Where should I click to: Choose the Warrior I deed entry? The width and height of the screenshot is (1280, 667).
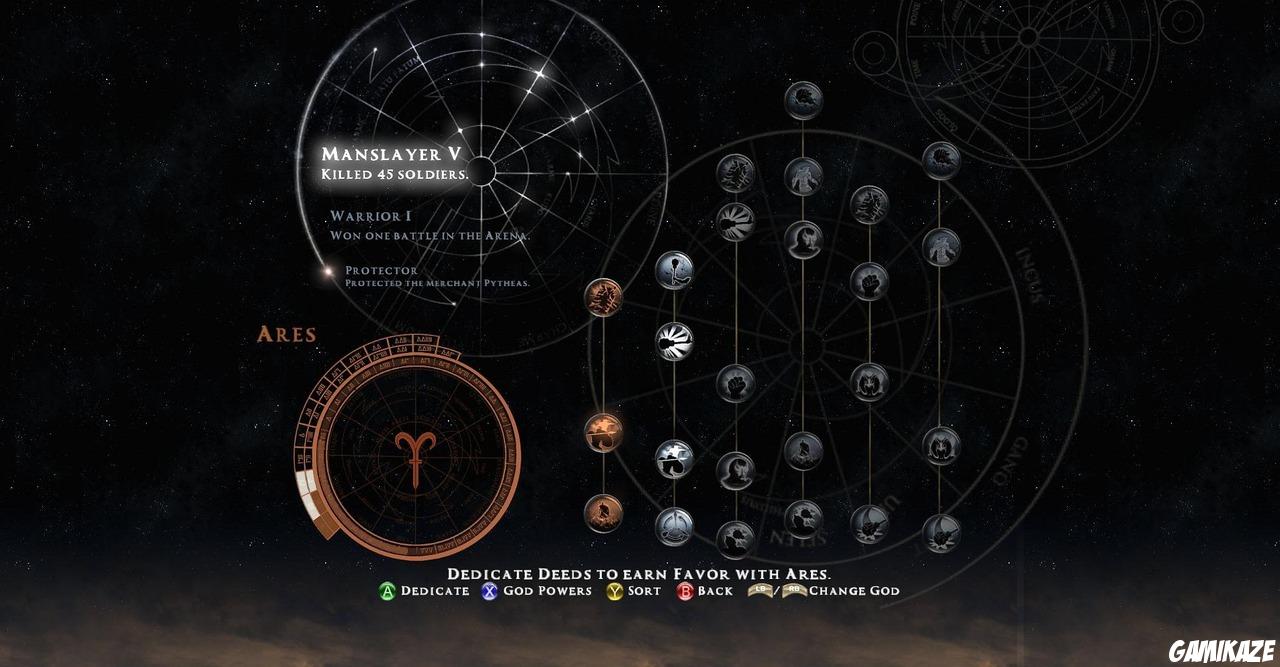370,216
